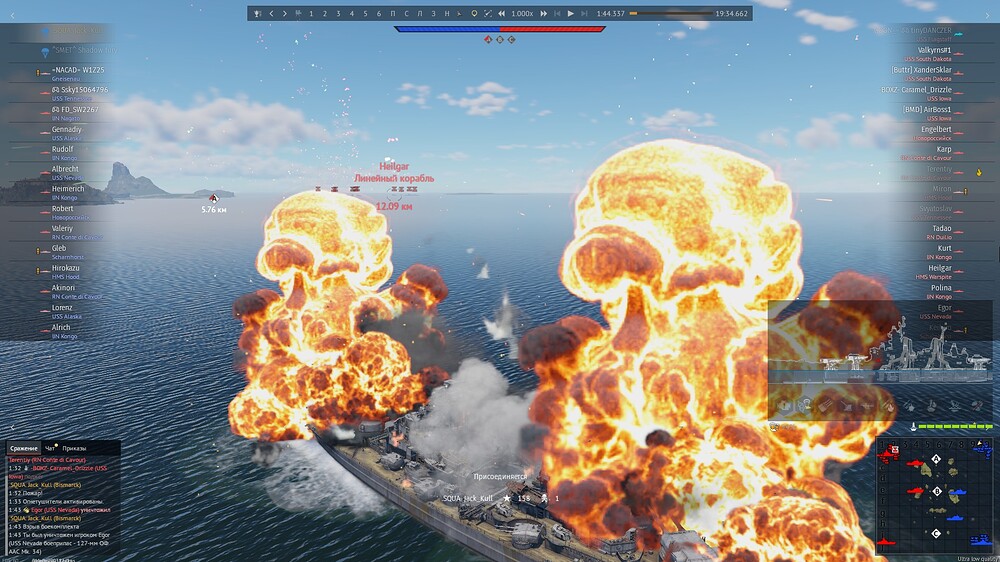Click the ship damage model panel
Screen dimensions: 1000x562
[880, 360]
